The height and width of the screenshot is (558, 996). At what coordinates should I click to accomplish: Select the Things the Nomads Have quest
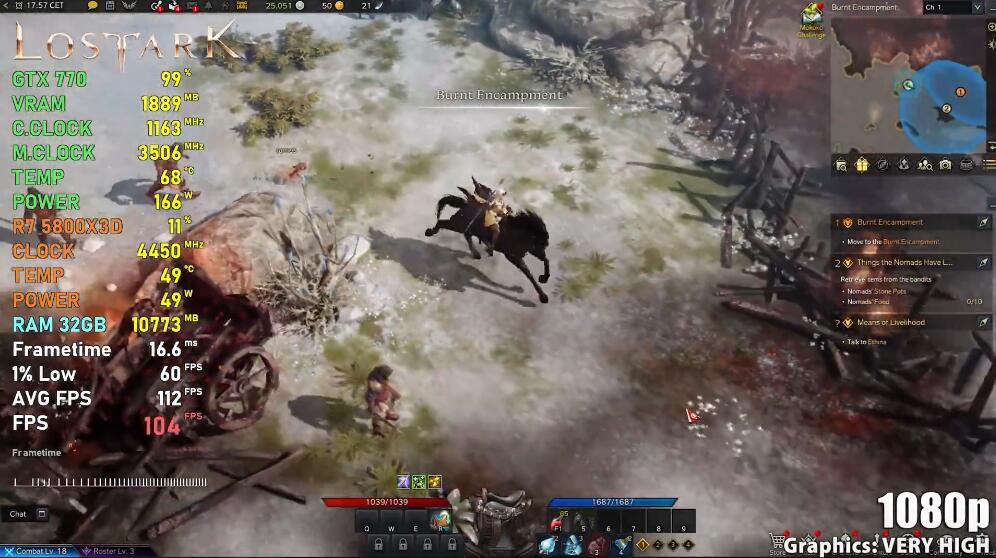point(900,262)
